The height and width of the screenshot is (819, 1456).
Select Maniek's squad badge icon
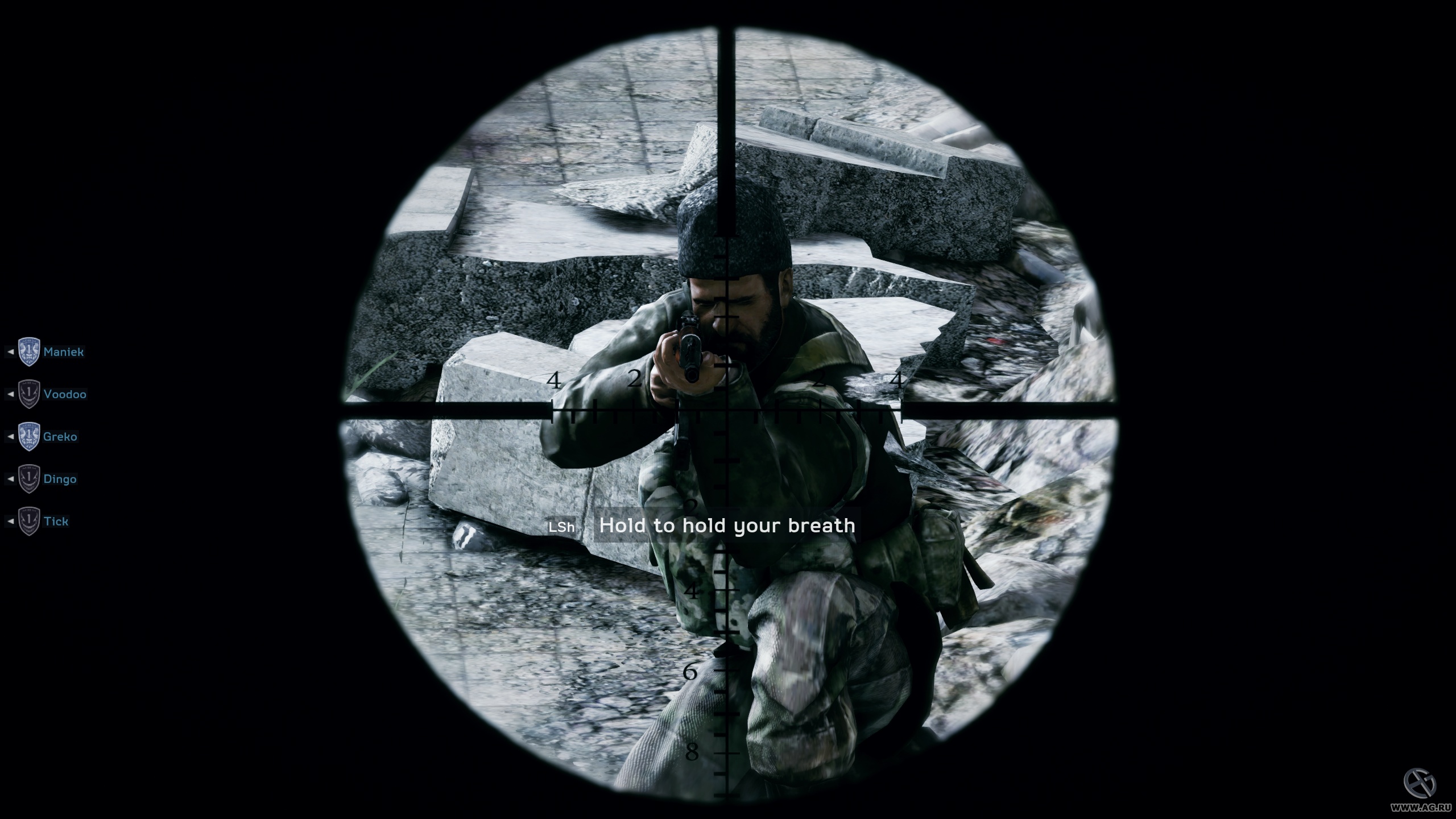(x=30, y=351)
